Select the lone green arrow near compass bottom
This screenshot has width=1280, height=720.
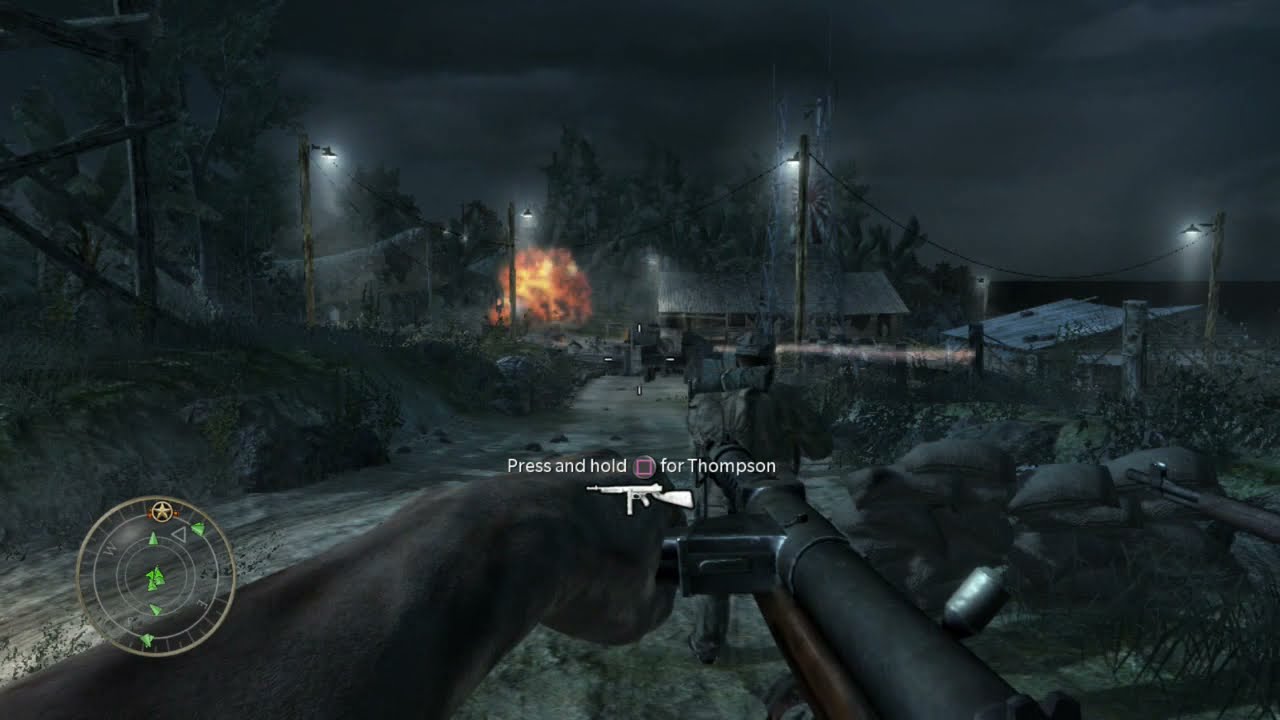pos(148,640)
